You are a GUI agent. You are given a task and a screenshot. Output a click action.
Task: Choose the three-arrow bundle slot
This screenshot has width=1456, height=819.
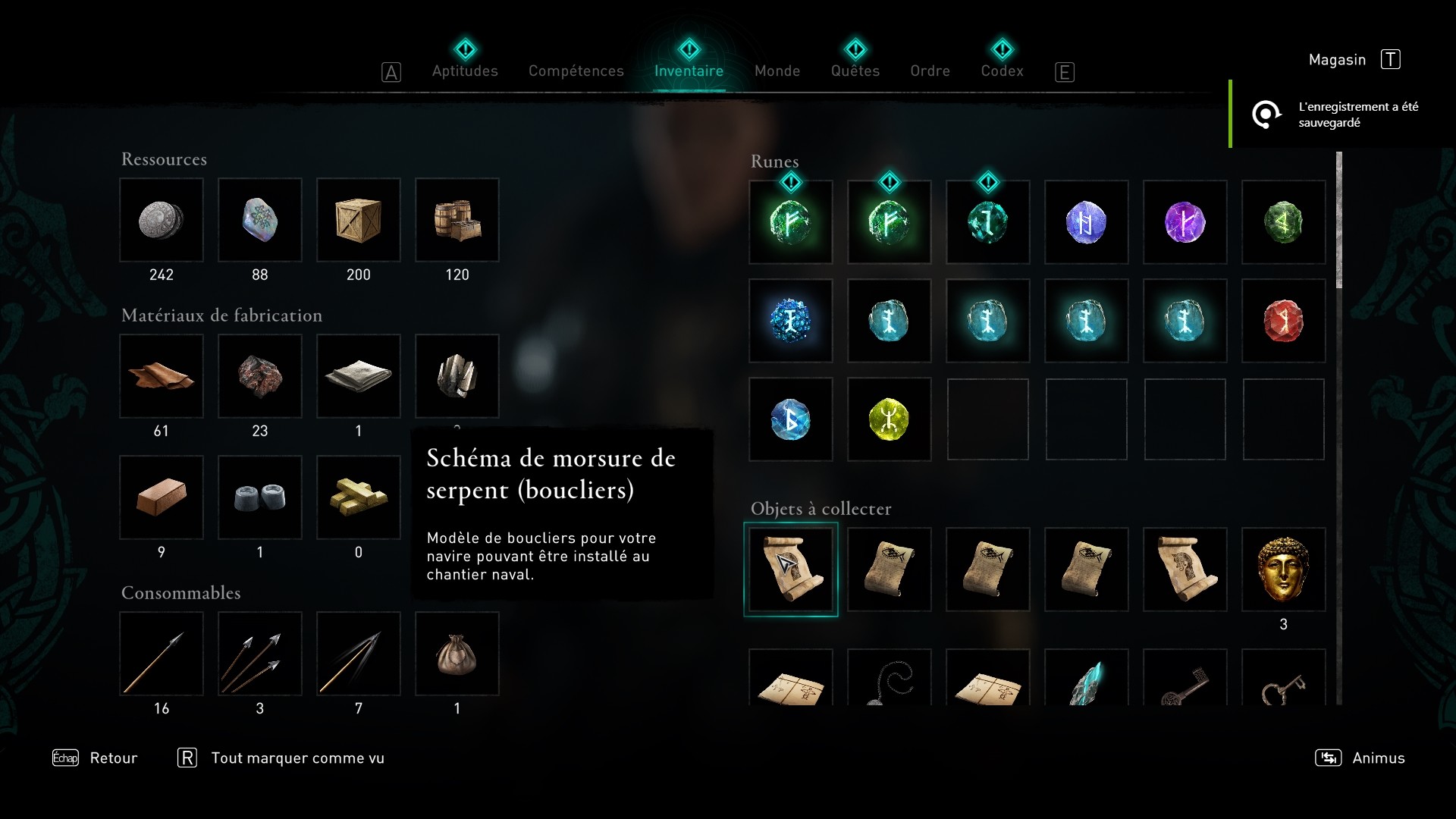tap(260, 654)
